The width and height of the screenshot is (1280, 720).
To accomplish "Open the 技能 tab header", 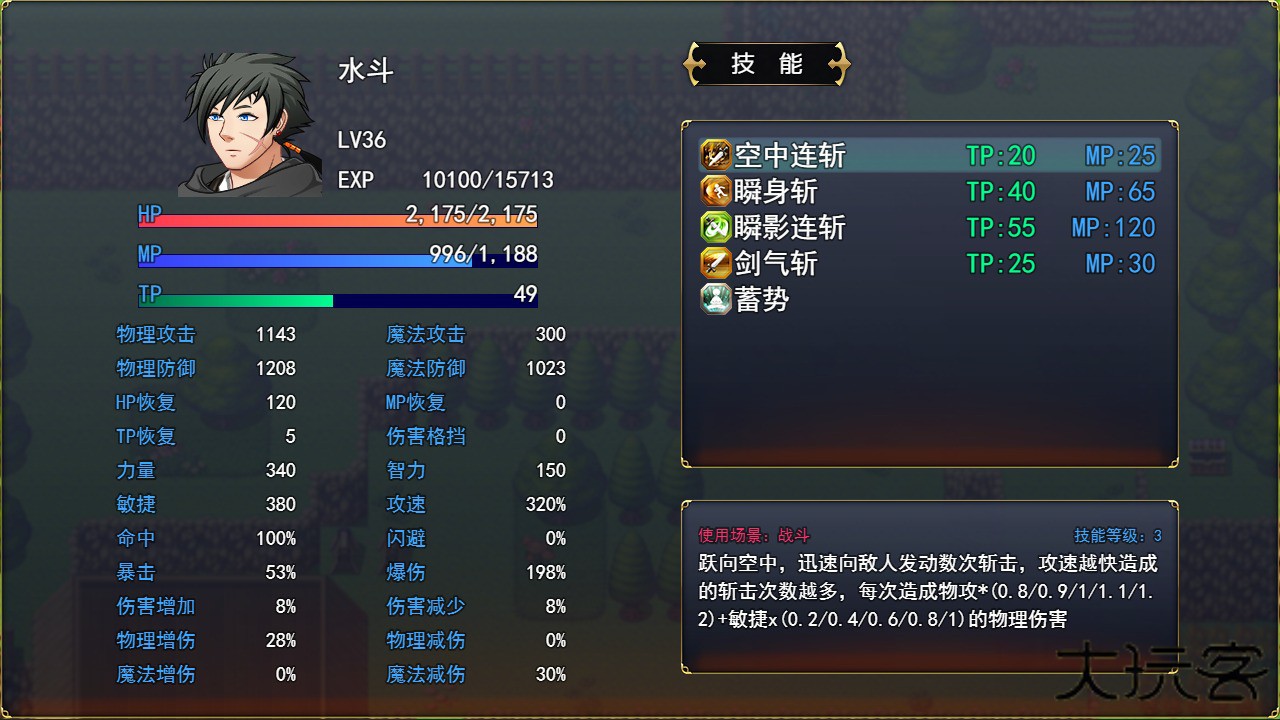I will (x=767, y=63).
